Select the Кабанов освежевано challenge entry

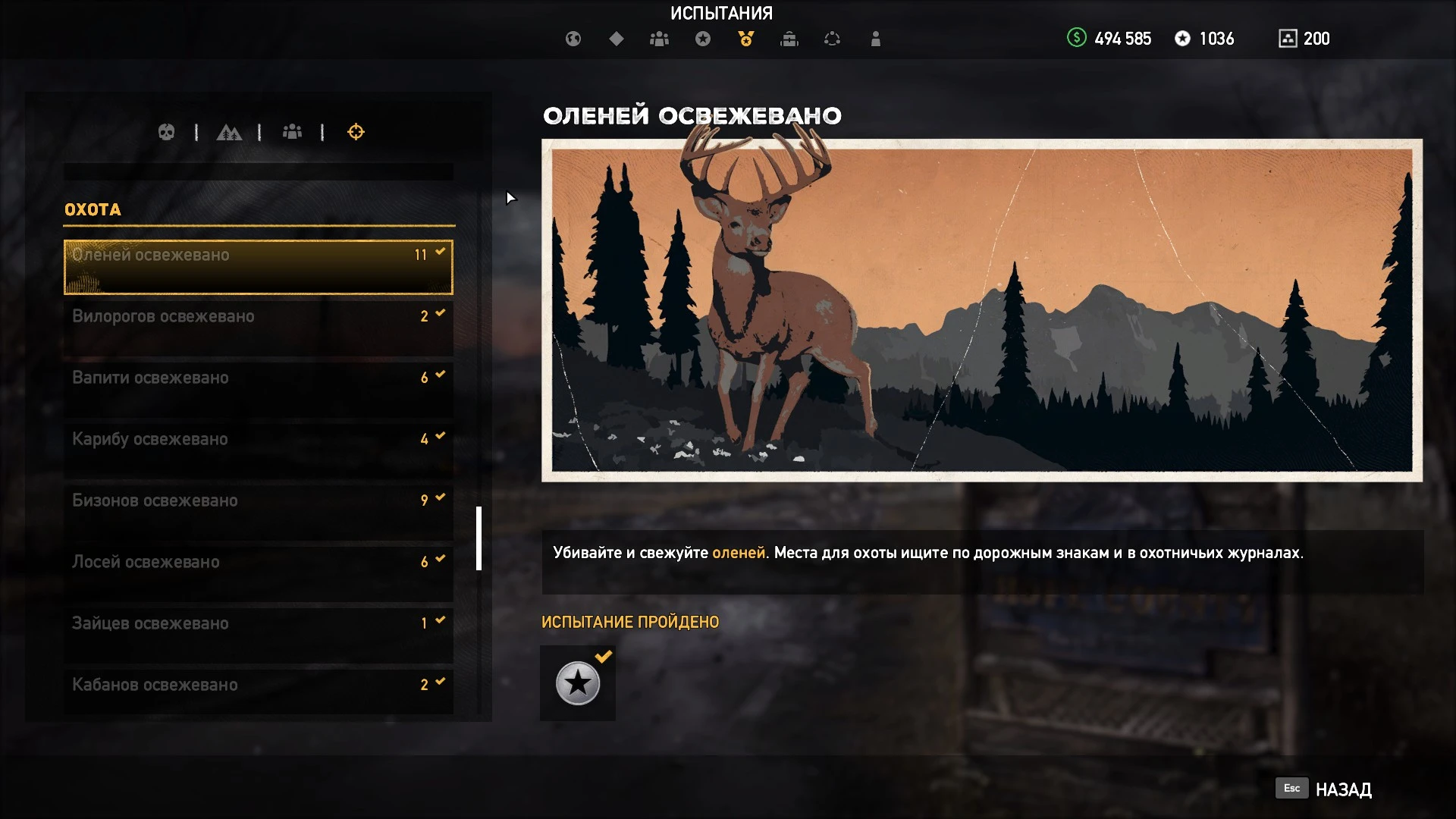(258, 683)
